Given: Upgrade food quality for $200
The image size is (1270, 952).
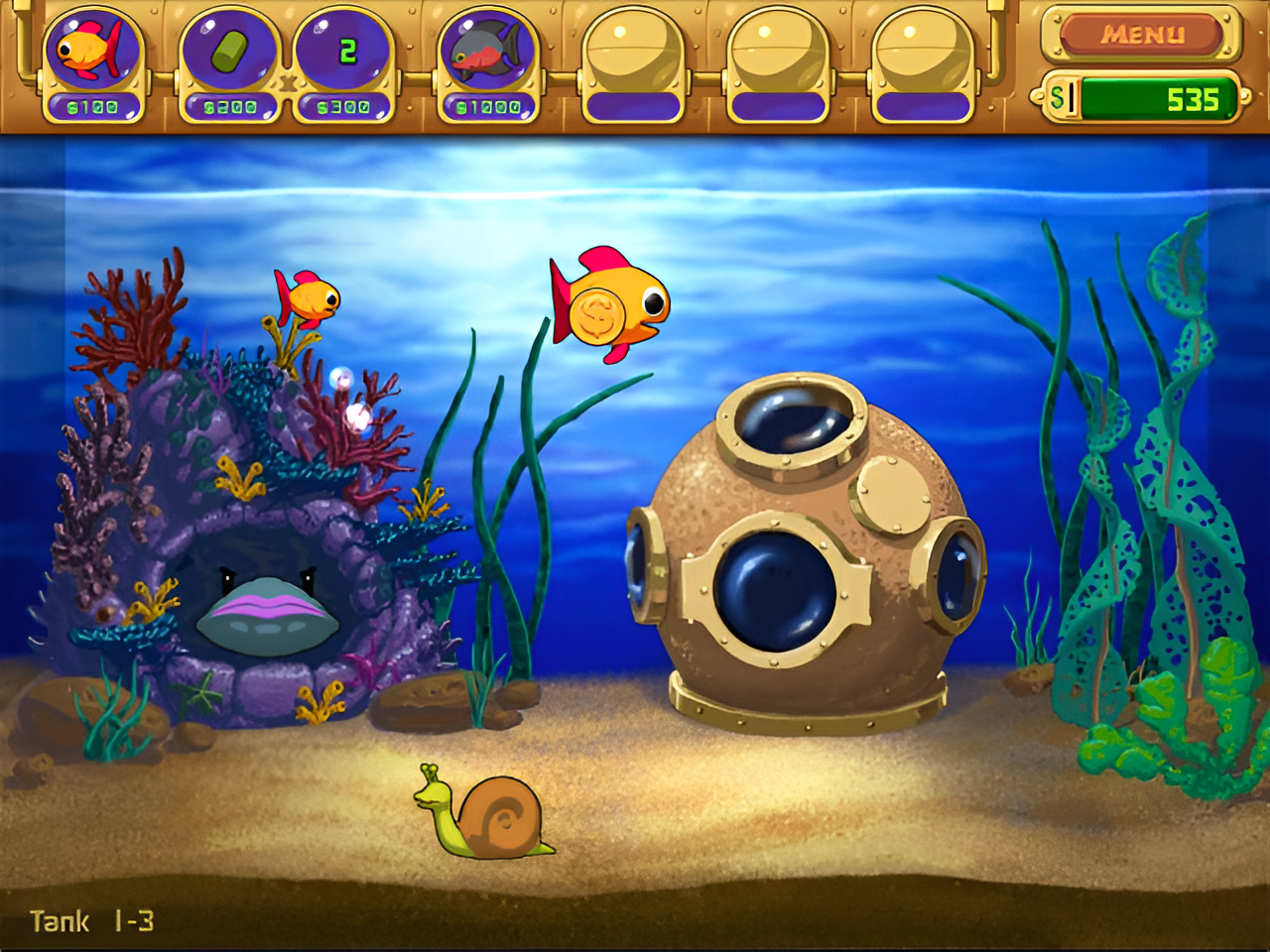Looking at the screenshot, I should click(229, 58).
